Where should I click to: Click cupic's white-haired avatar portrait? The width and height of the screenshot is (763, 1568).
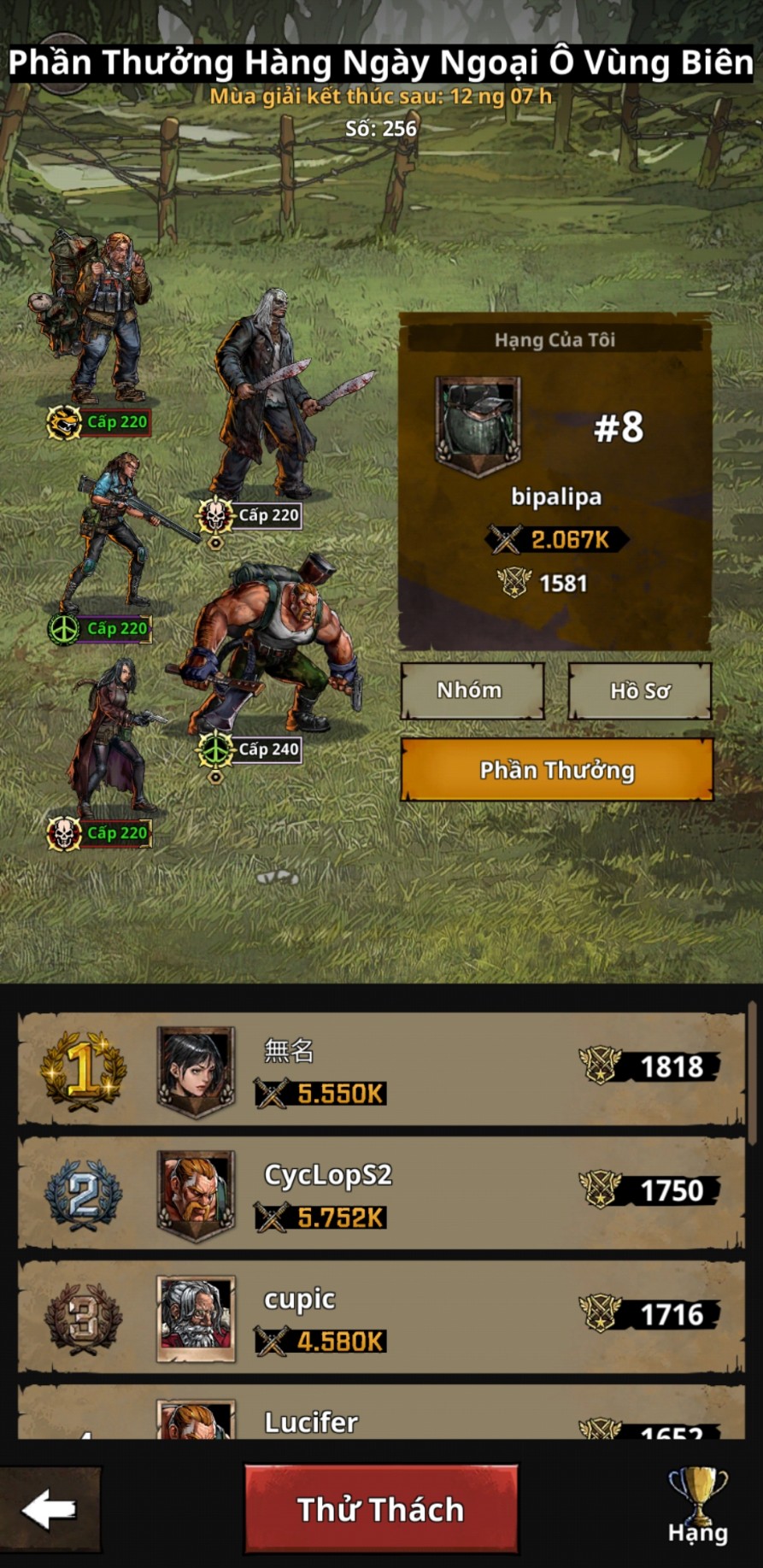coord(196,1317)
